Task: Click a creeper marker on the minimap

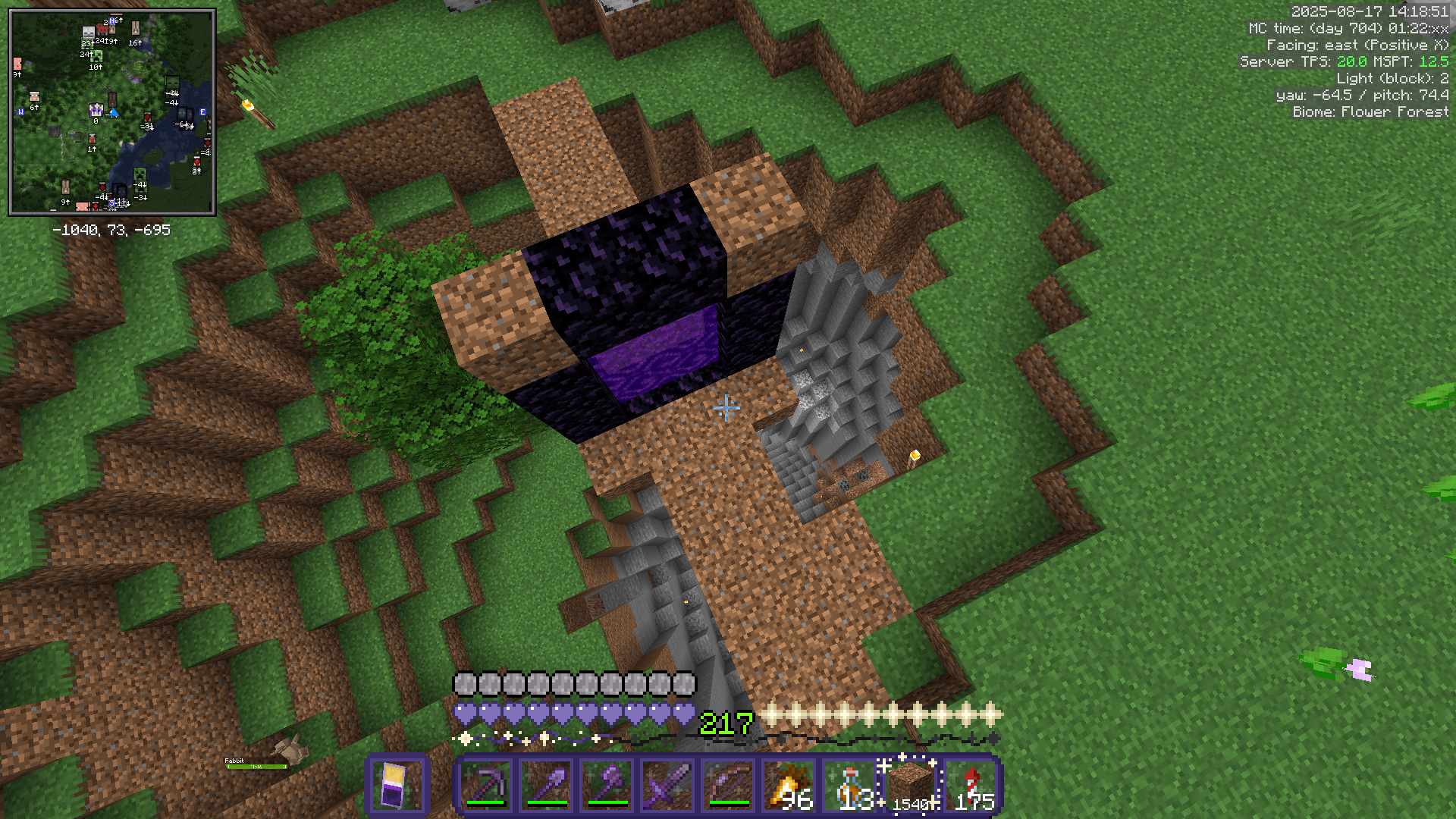Action: [97, 58]
